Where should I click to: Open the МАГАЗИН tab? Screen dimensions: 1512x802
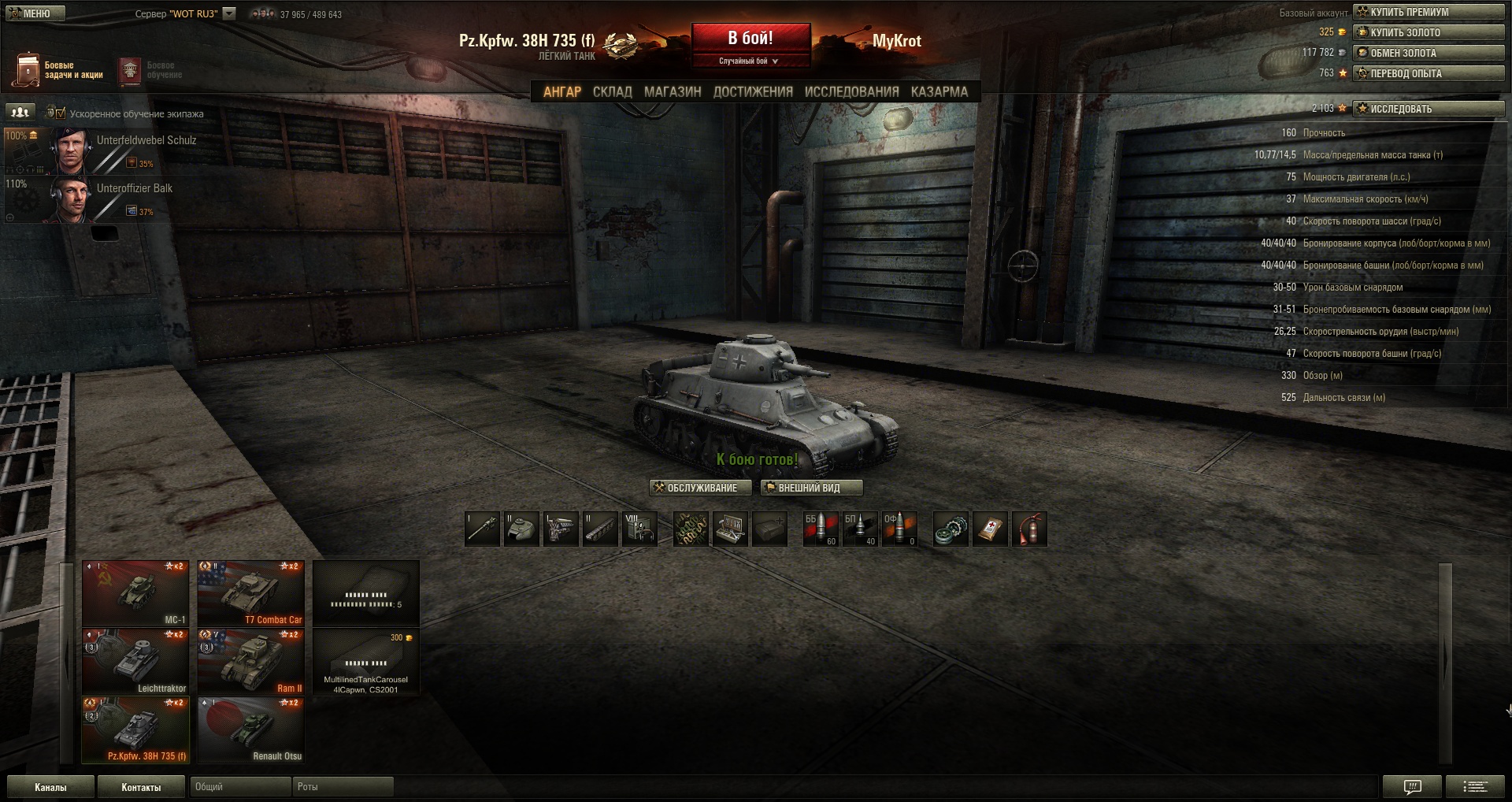coord(673,92)
